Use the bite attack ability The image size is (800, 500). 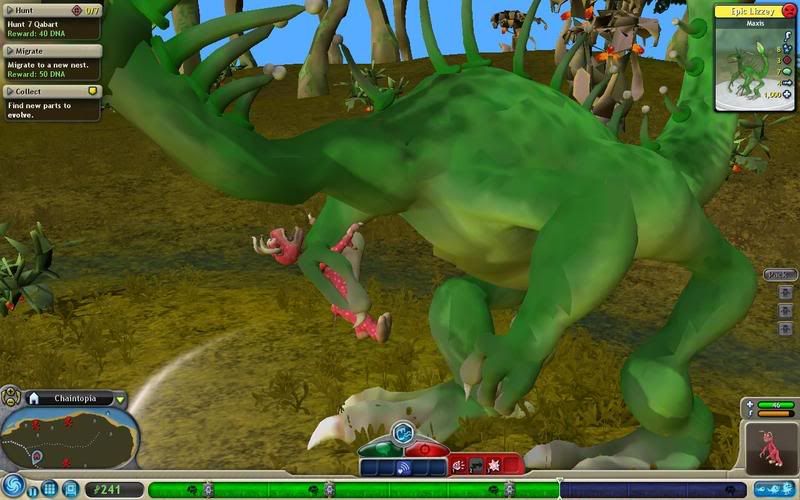point(458,465)
